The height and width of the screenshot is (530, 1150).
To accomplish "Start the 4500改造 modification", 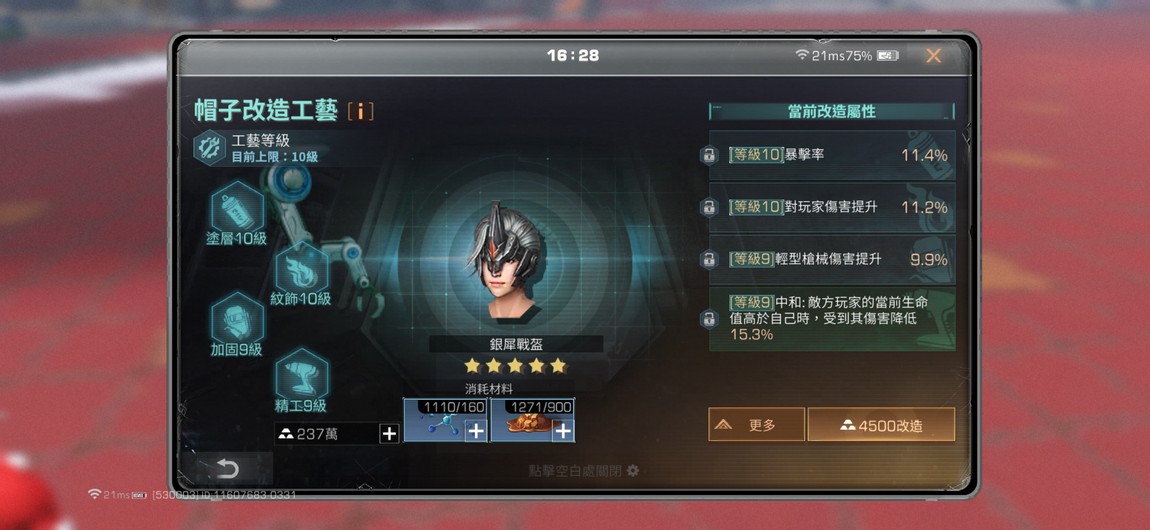I will [x=881, y=425].
